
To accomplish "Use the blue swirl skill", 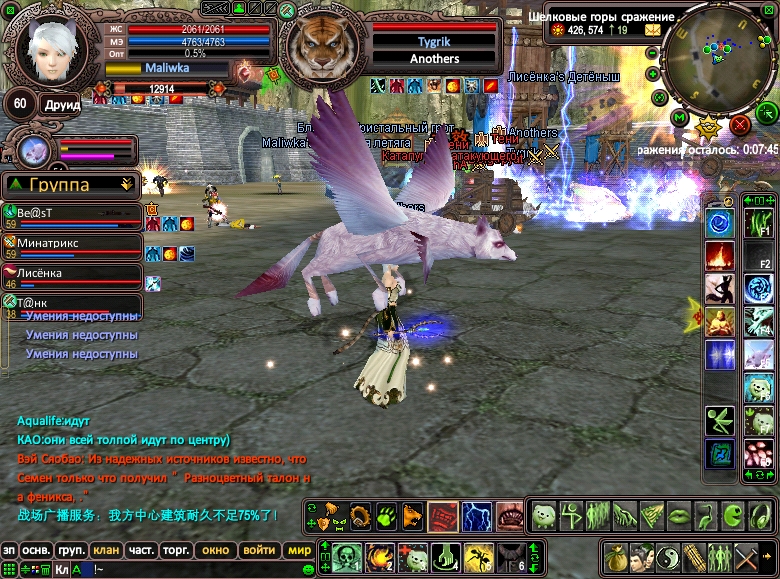I will click(720, 222).
